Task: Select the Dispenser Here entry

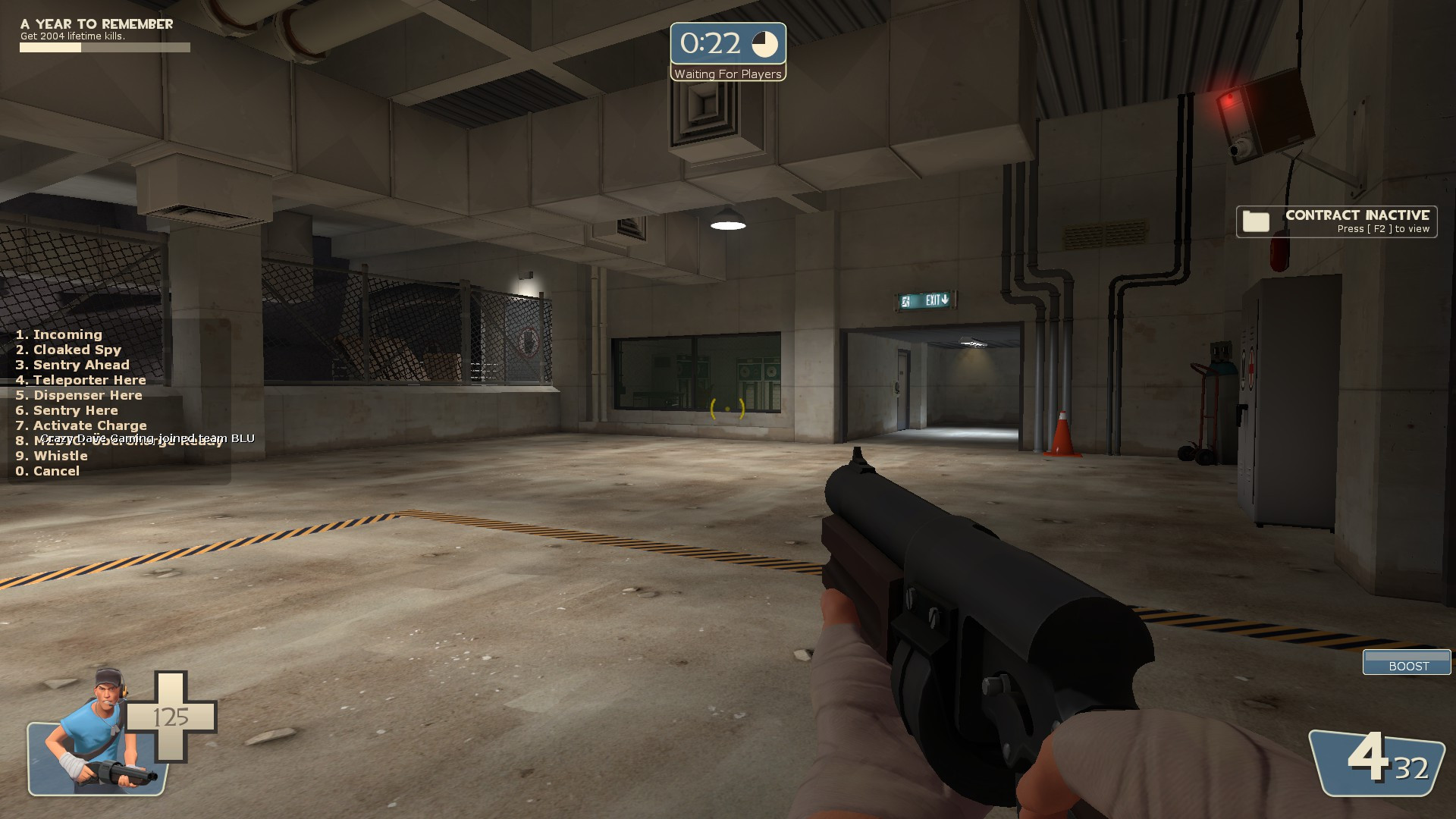Action: click(x=77, y=395)
